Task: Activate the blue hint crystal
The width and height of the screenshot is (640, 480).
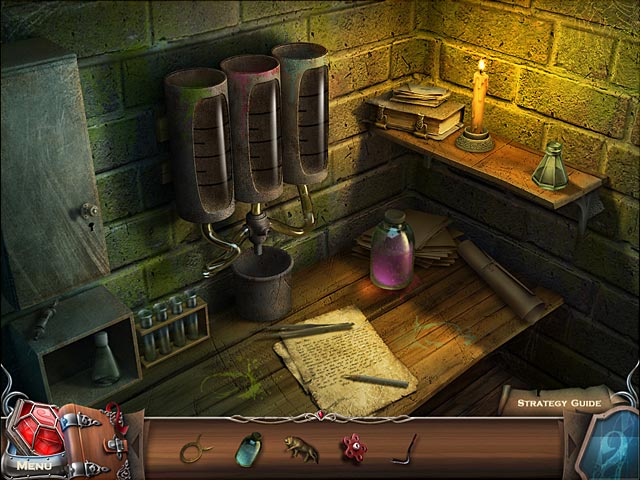Action: (614, 440)
